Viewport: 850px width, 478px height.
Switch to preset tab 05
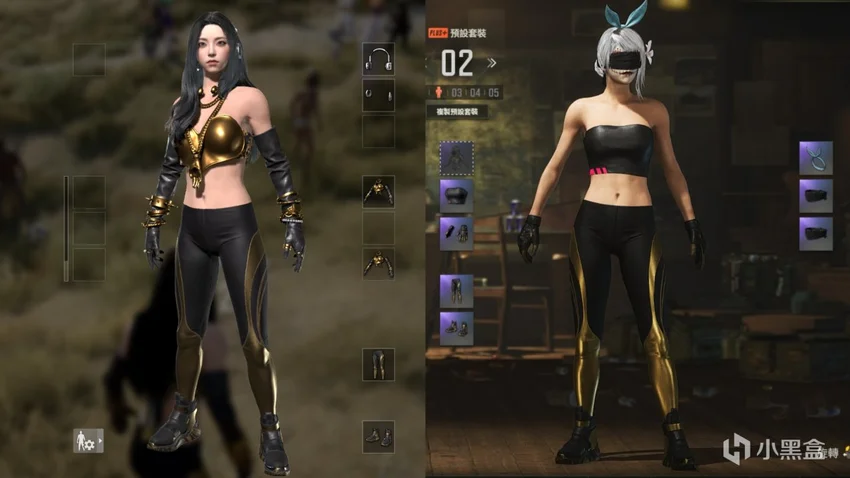click(x=494, y=93)
